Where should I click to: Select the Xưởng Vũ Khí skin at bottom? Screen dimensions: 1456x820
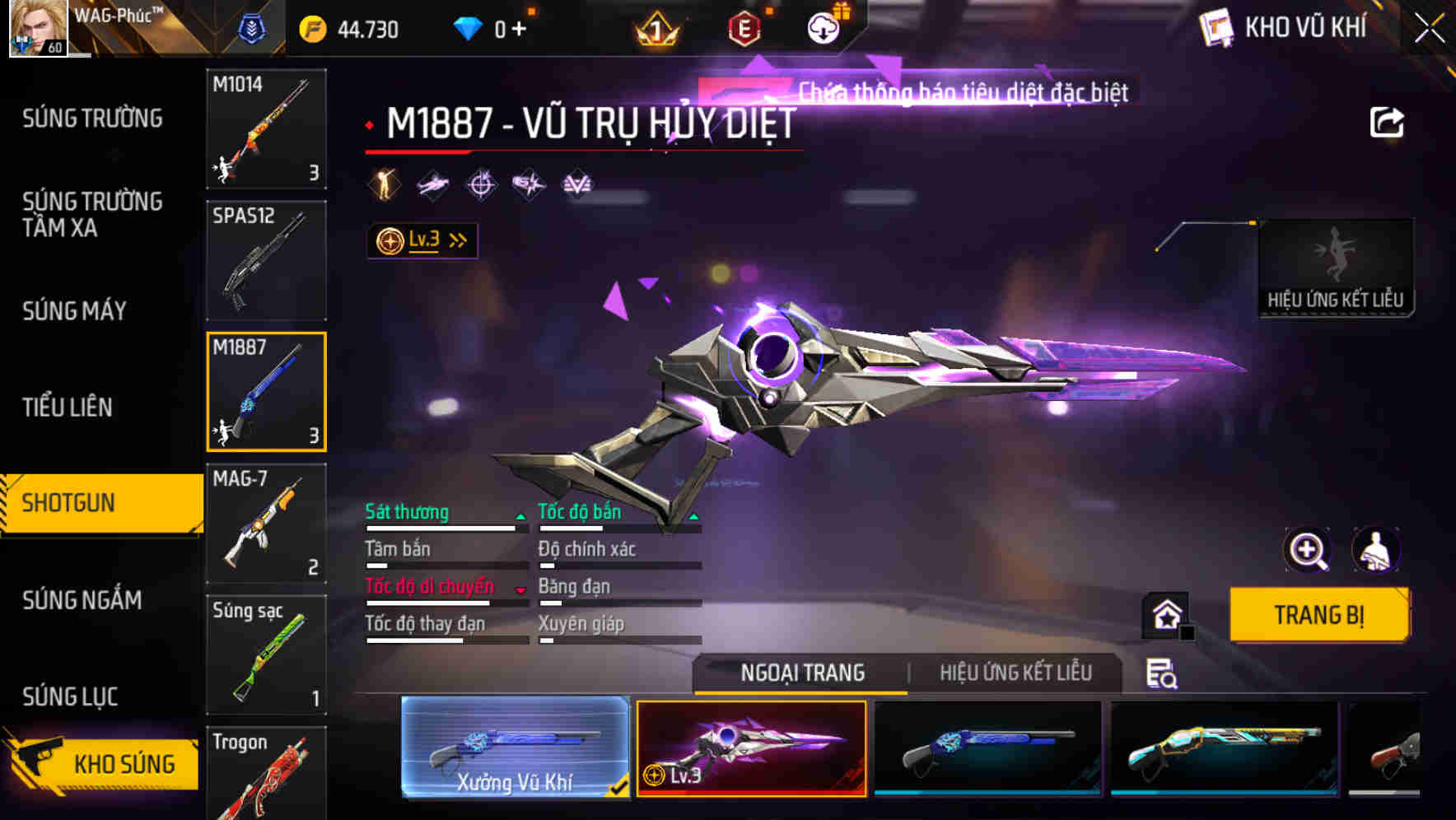point(515,749)
